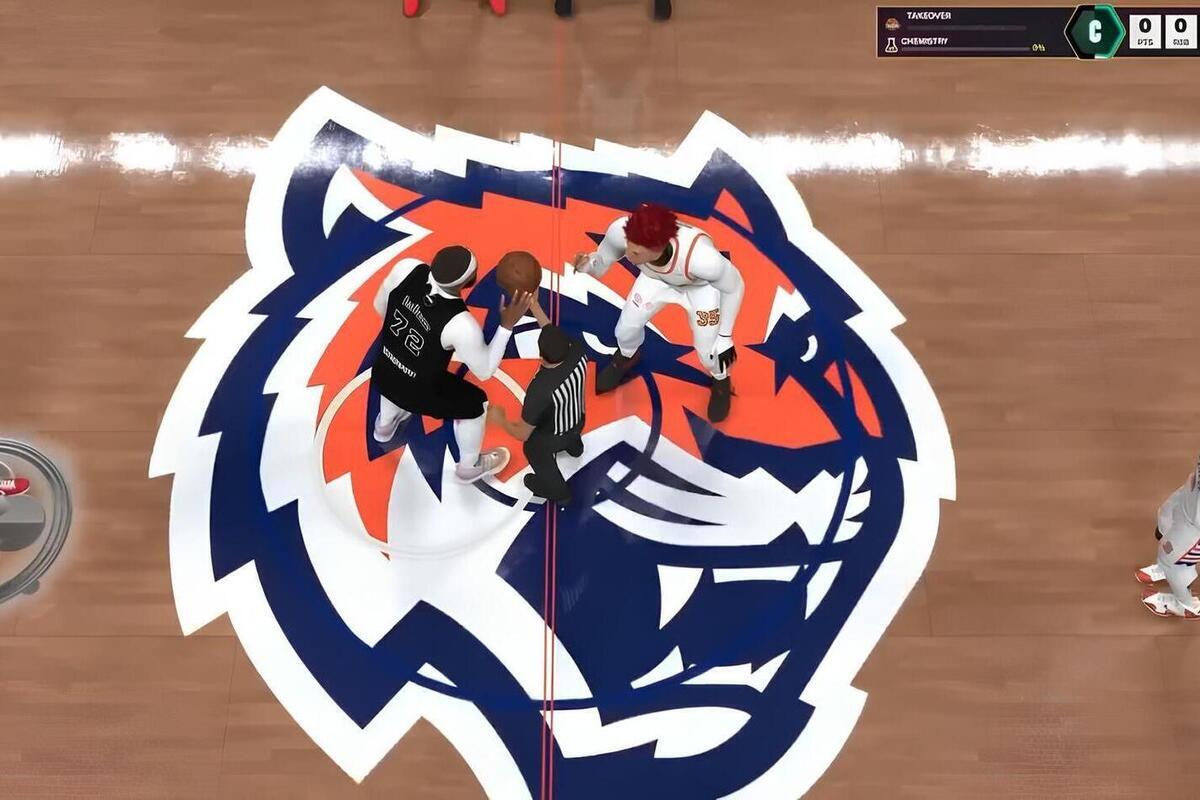Click the teammate grade C hexagon badge
The width and height of the screenshot is (1200, 800).
coord(1094,31)
